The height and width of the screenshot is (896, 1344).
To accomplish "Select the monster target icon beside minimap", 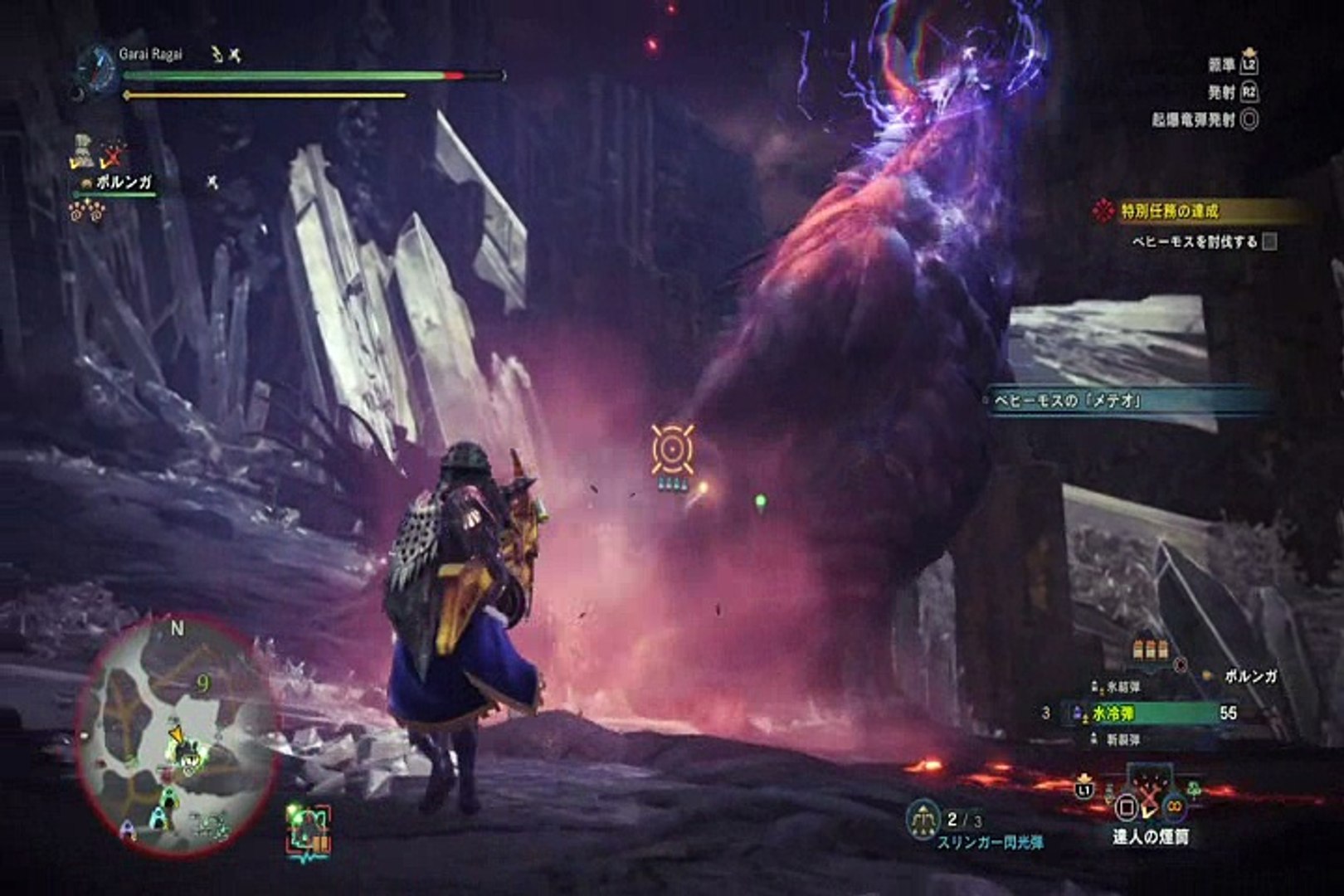I will (x=309, y=829).
